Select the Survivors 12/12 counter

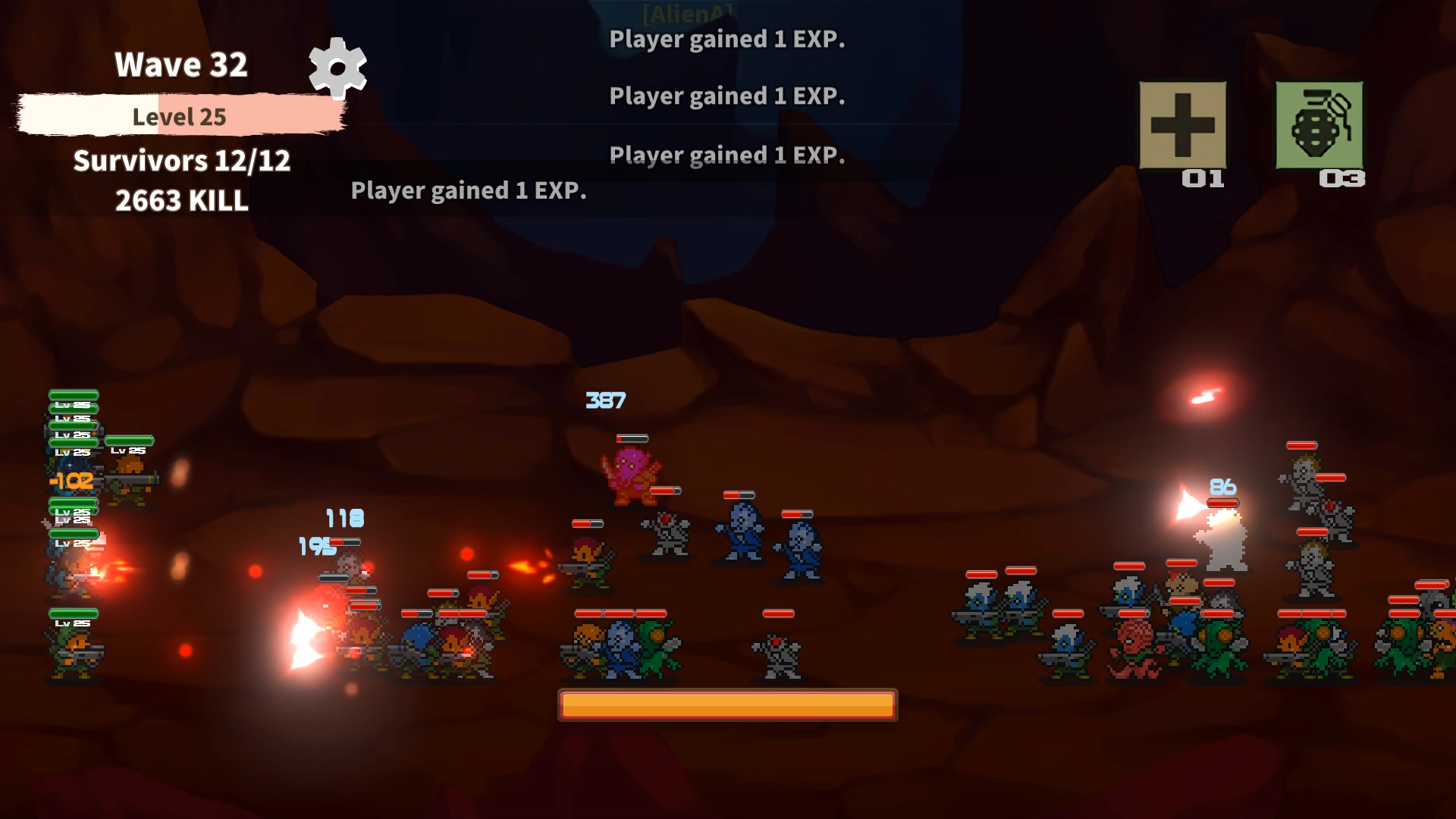pos(180,162)
